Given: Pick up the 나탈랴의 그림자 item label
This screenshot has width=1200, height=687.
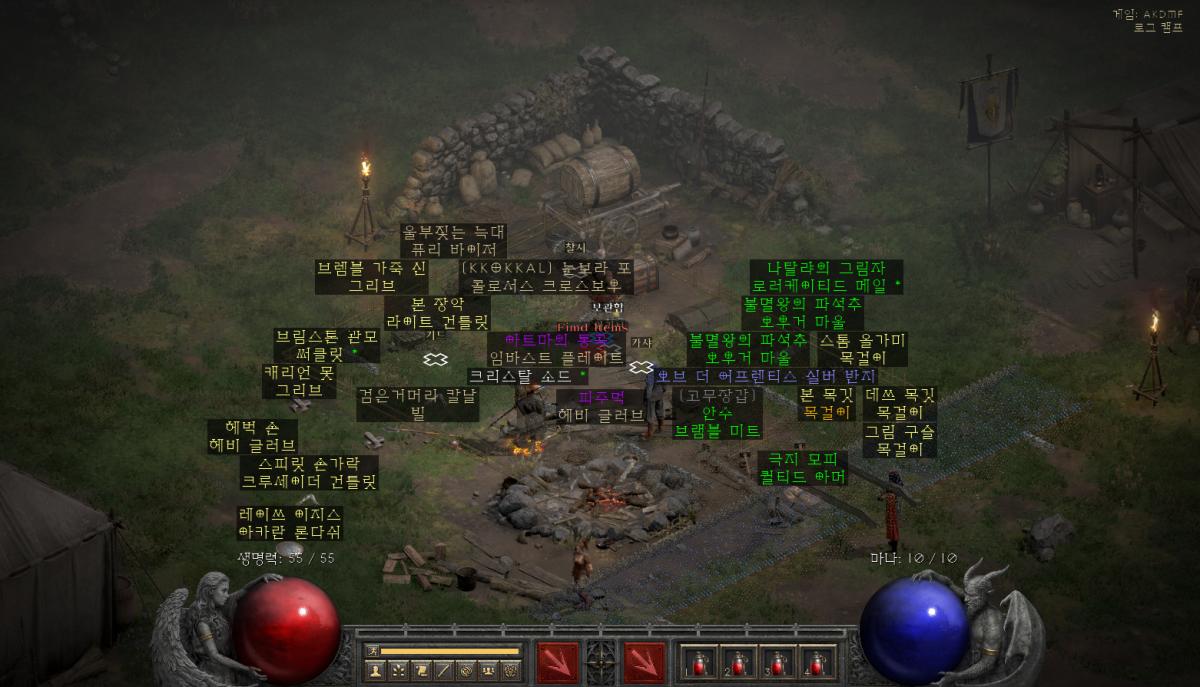Looking at the screenshot, I should (827, 277).
